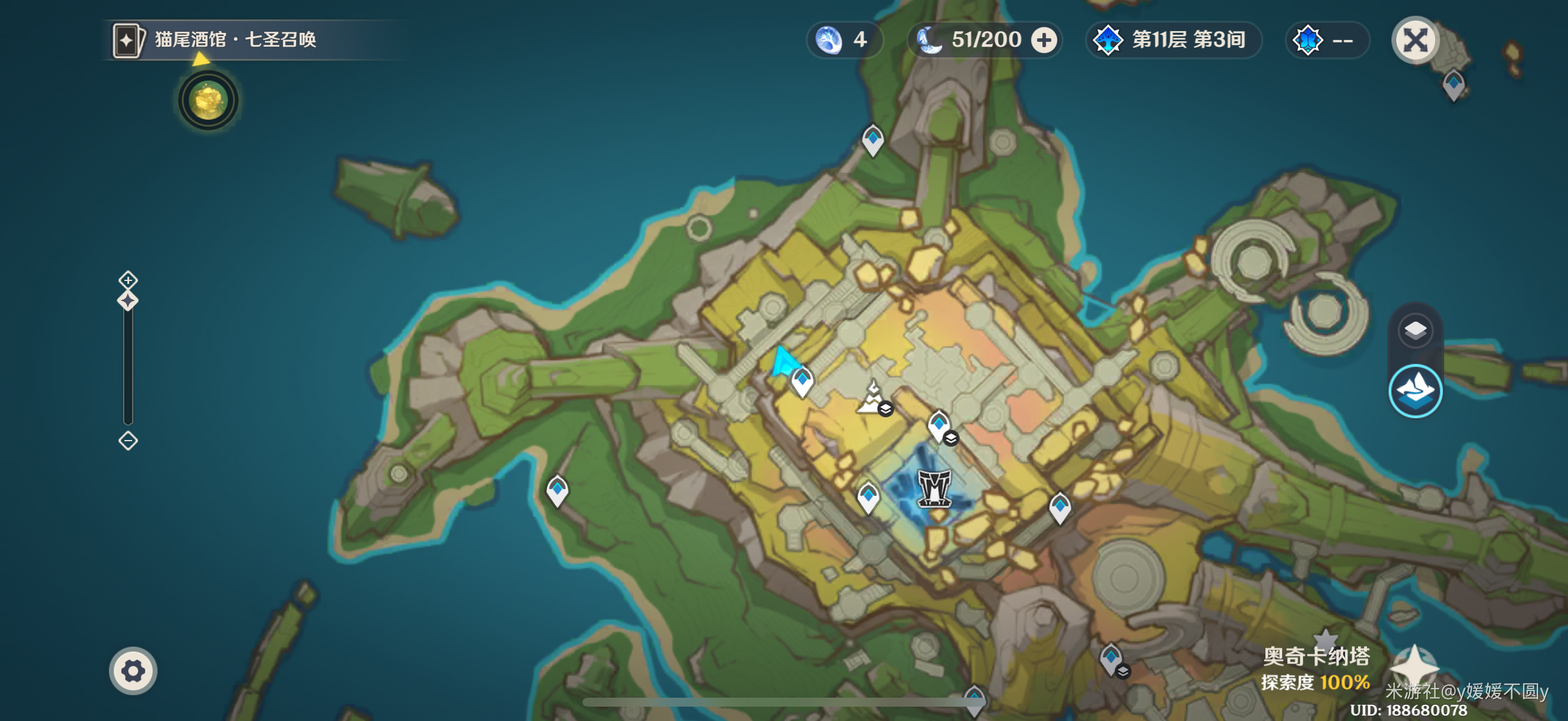Select the waypoint left of the domain icon
Viewport: 1568px width, 721px height.
[868, 496]
